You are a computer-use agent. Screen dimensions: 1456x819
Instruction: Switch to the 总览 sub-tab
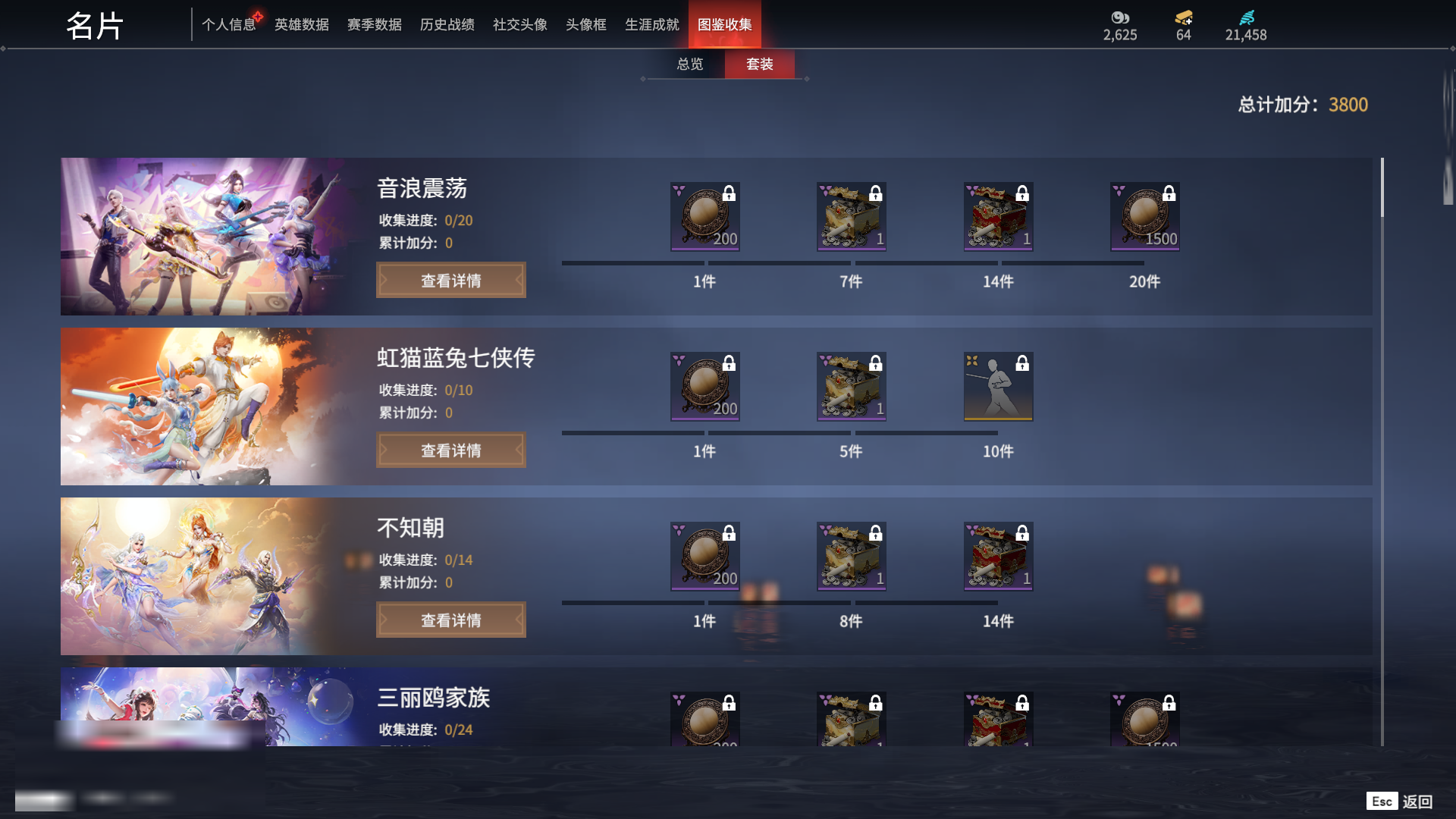point(689,64)
